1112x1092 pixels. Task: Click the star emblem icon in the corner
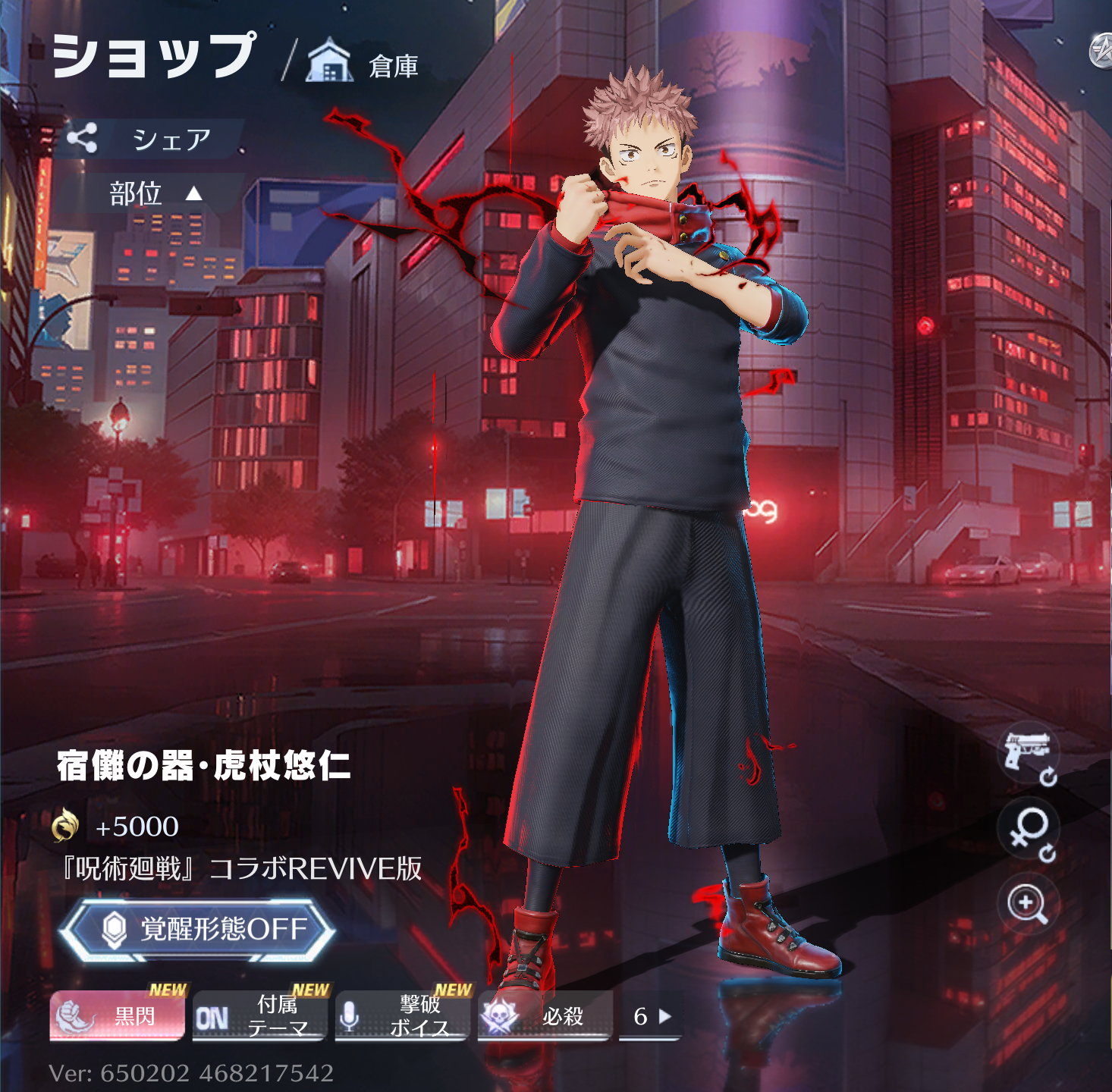click(1101, 52)
